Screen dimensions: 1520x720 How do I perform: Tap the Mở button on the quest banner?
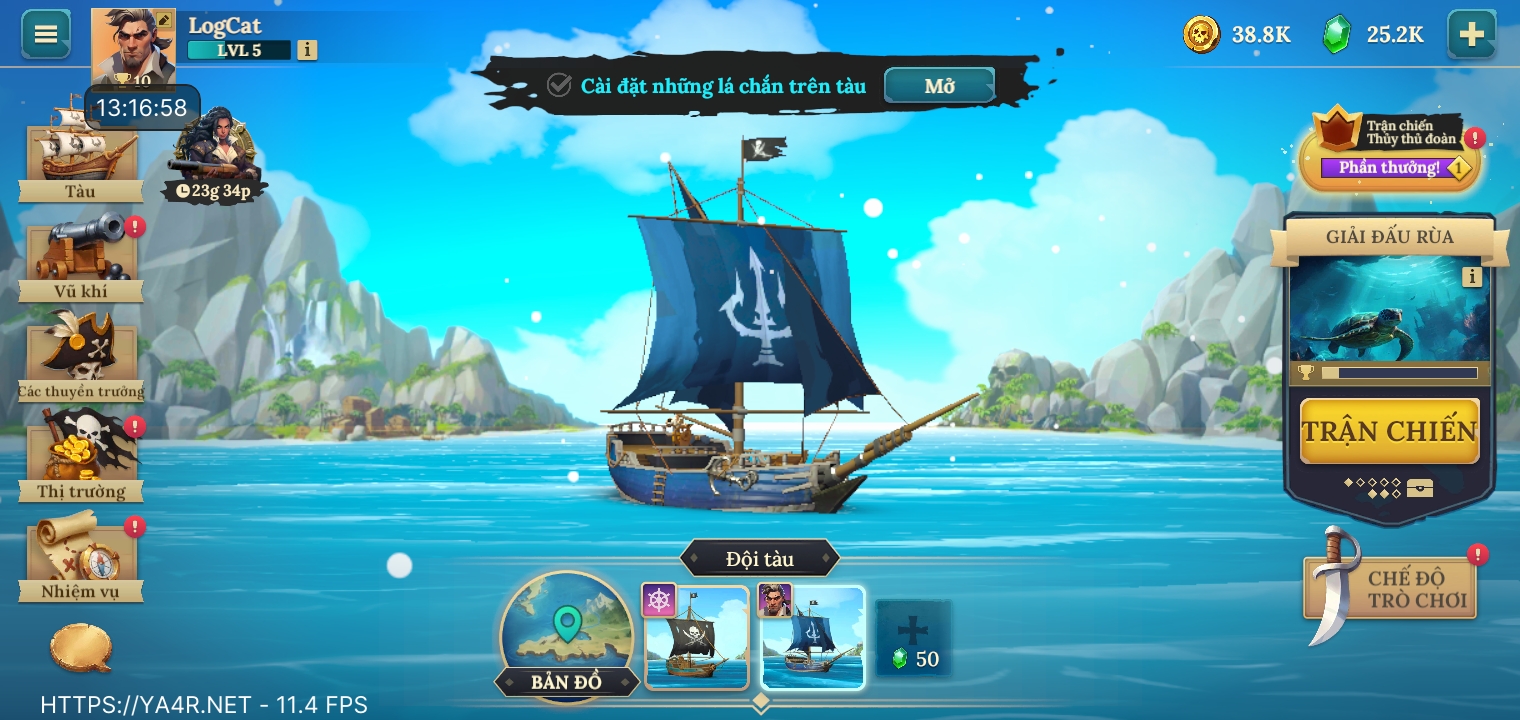[939, 86]
